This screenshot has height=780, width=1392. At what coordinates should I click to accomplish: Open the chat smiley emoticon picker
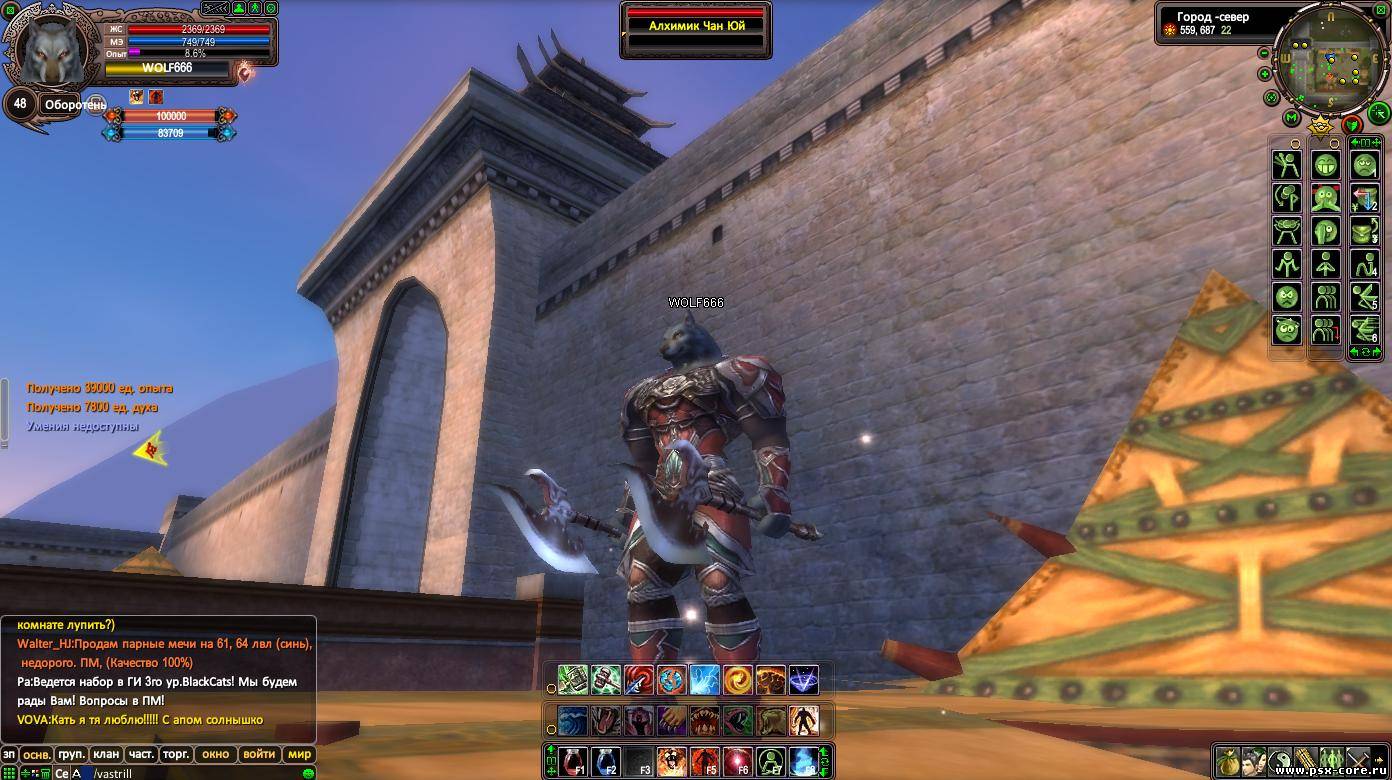pyautogui.click(x=308, y=773)
